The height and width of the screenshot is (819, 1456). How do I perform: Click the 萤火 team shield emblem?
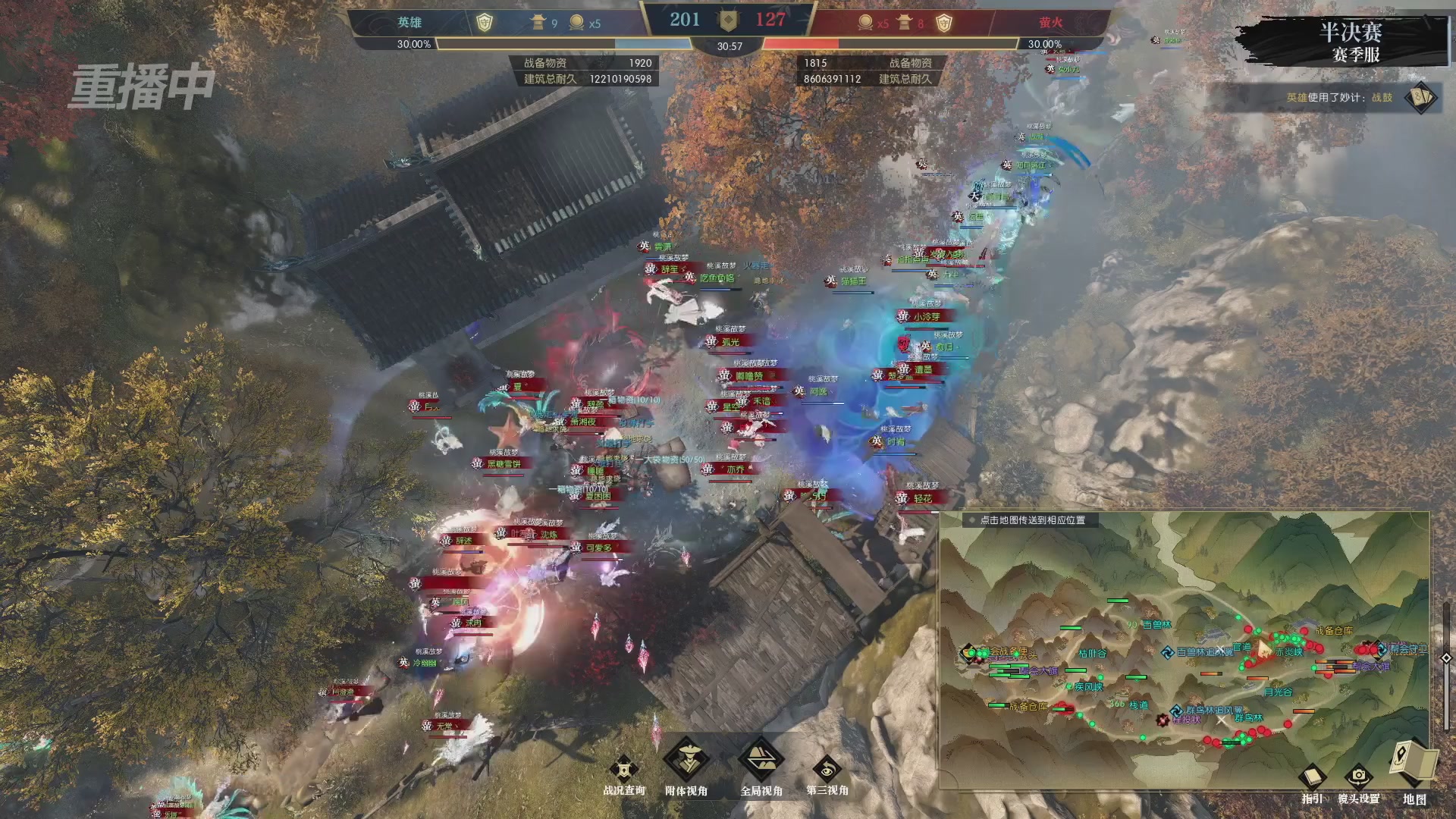point(943,23)
